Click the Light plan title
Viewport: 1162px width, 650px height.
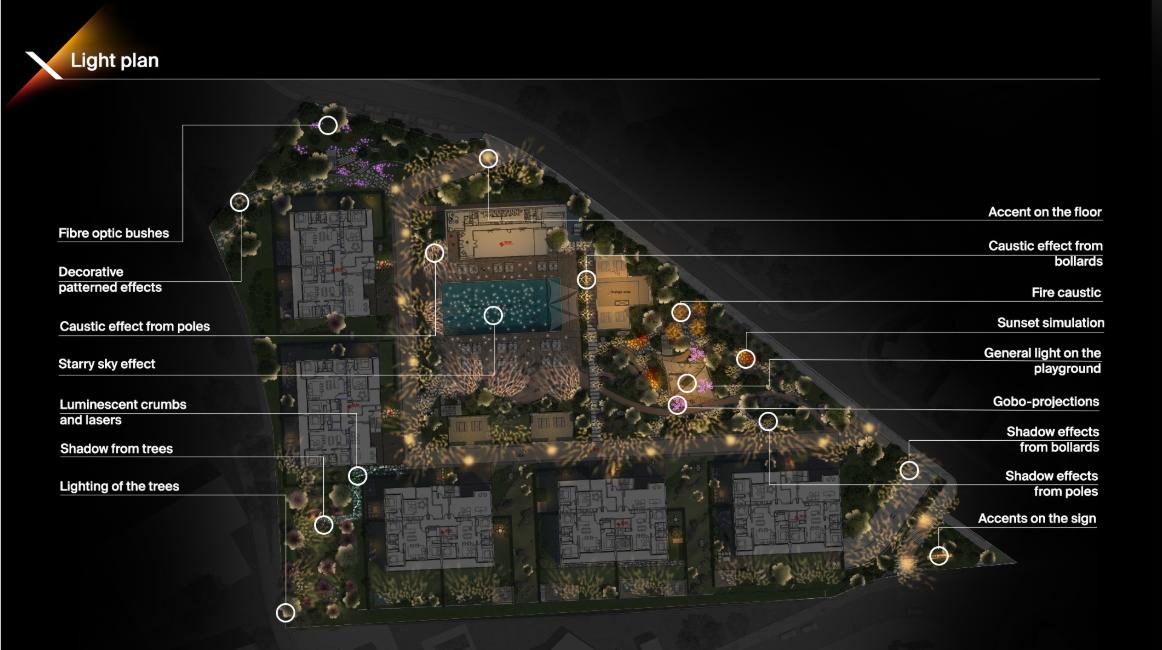pyautogui.click(x=114, y=62)
